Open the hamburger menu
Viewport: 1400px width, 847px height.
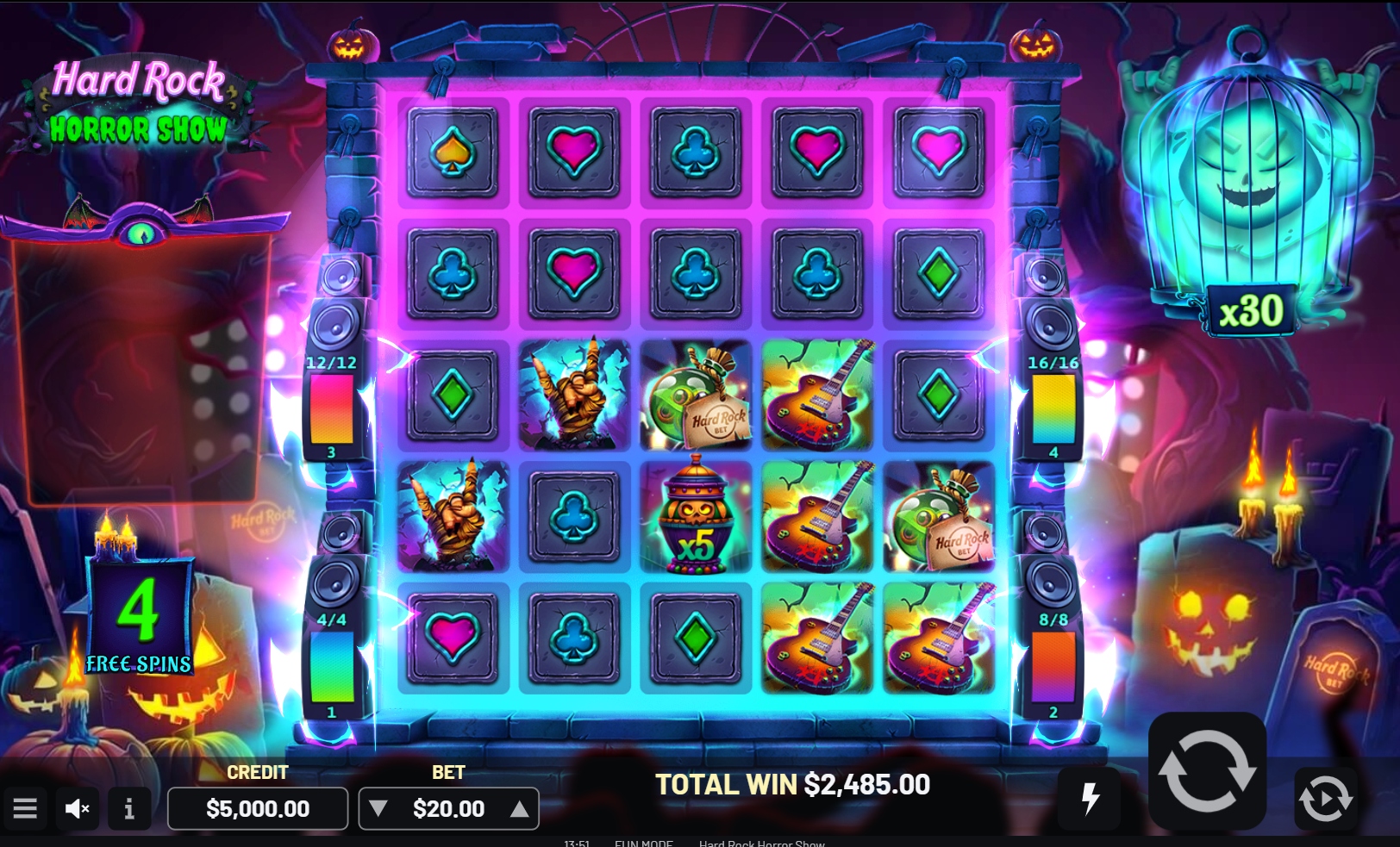coord(25,808)
